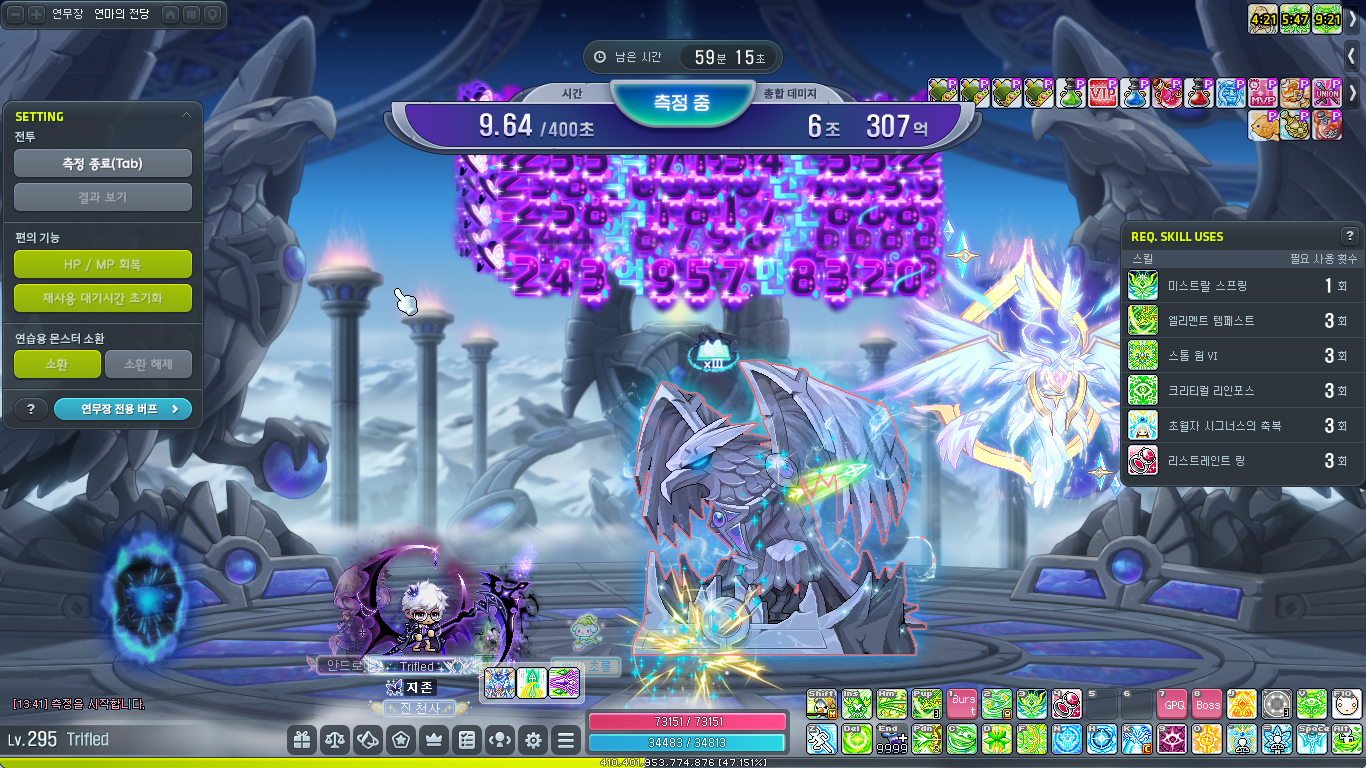Image resolution: width=1366 pixels, height=768 pixels.
Task: Use the Boss quickslot
Action: [1207, 704]
